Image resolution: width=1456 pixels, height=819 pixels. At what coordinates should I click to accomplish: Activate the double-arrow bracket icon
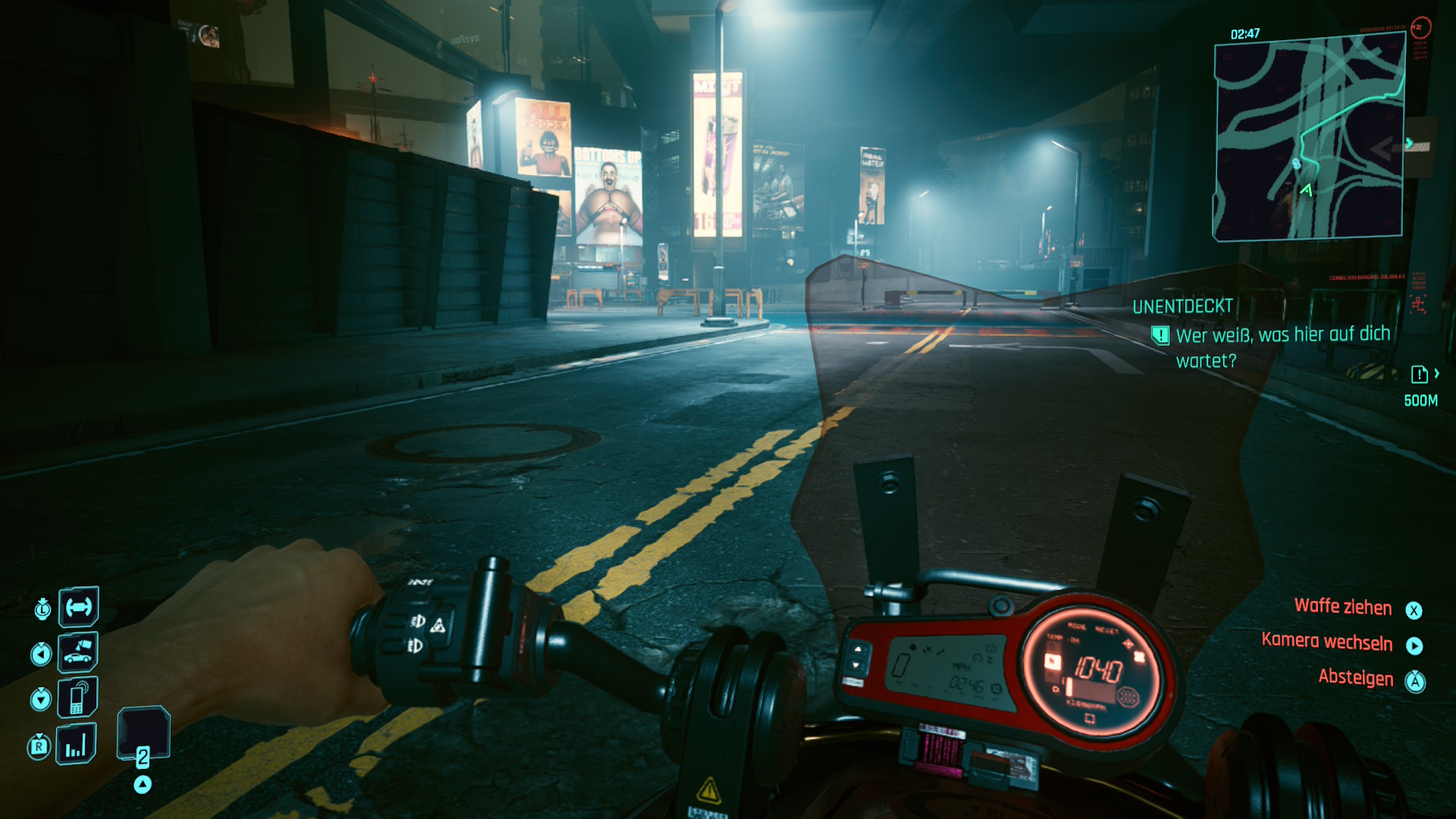(x=78, y=607)
